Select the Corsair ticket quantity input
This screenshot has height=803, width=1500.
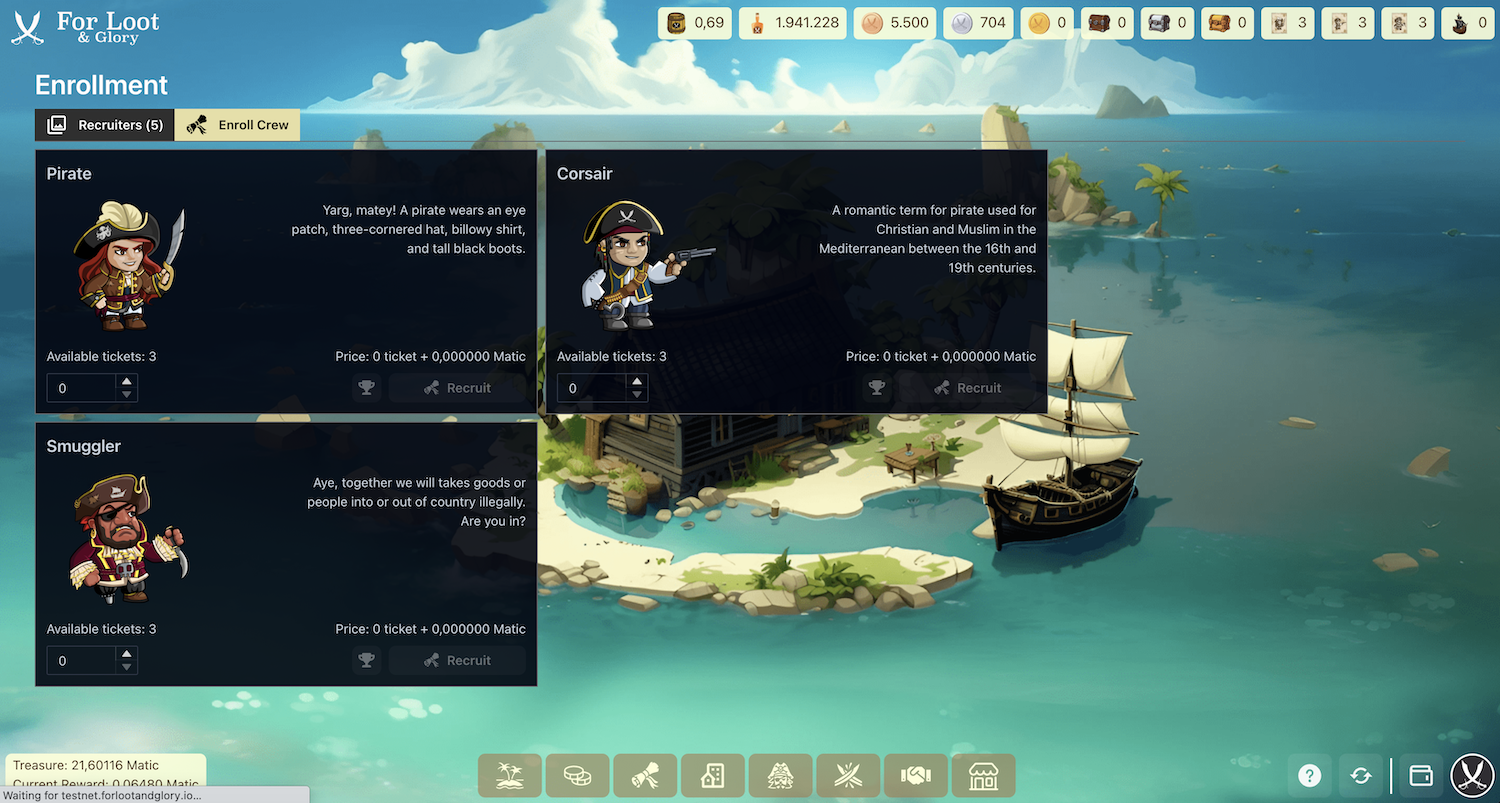click(x=592, y=388)
